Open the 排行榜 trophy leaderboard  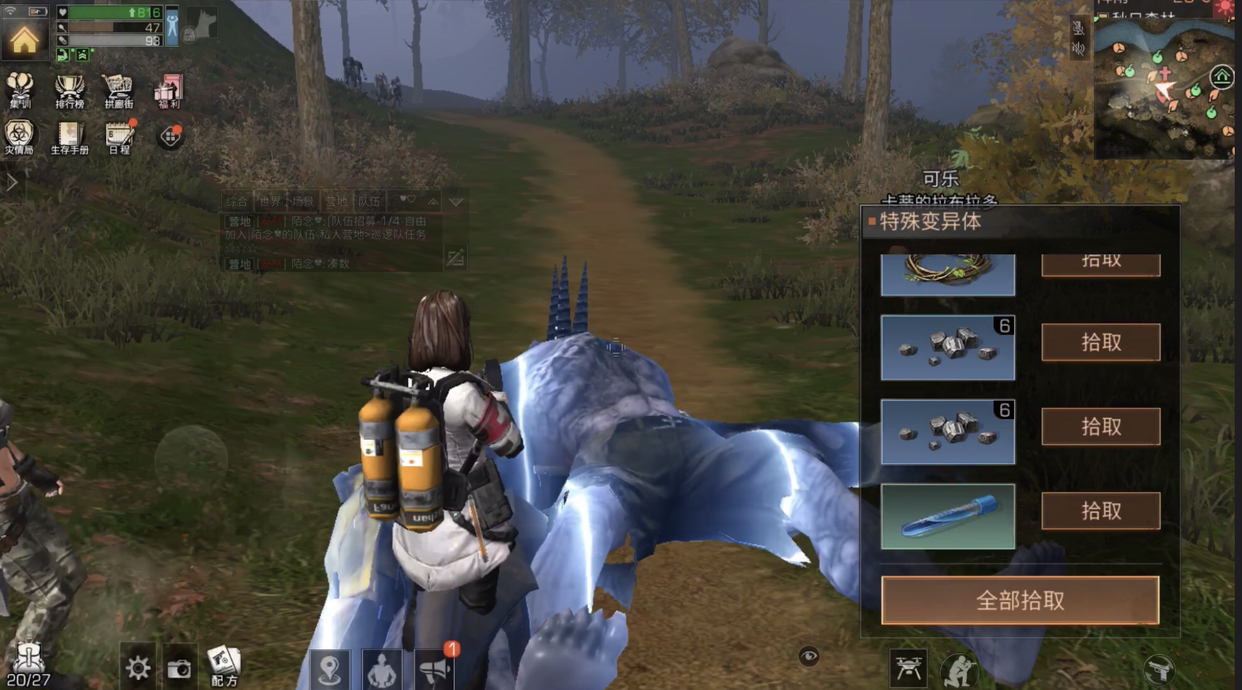tap(69, 90)
